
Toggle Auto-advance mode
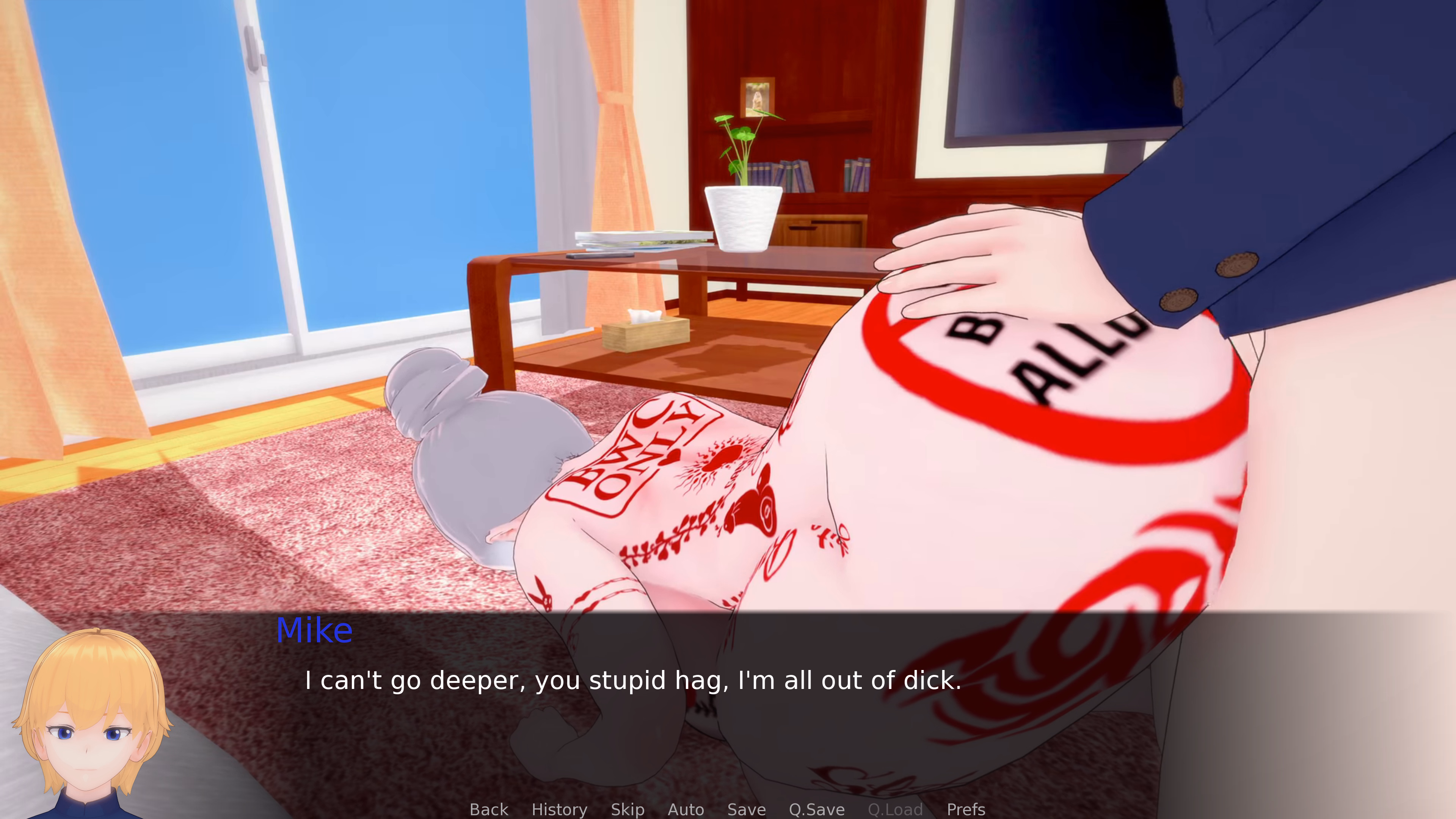pyautogui.click(x=686, y=810)
